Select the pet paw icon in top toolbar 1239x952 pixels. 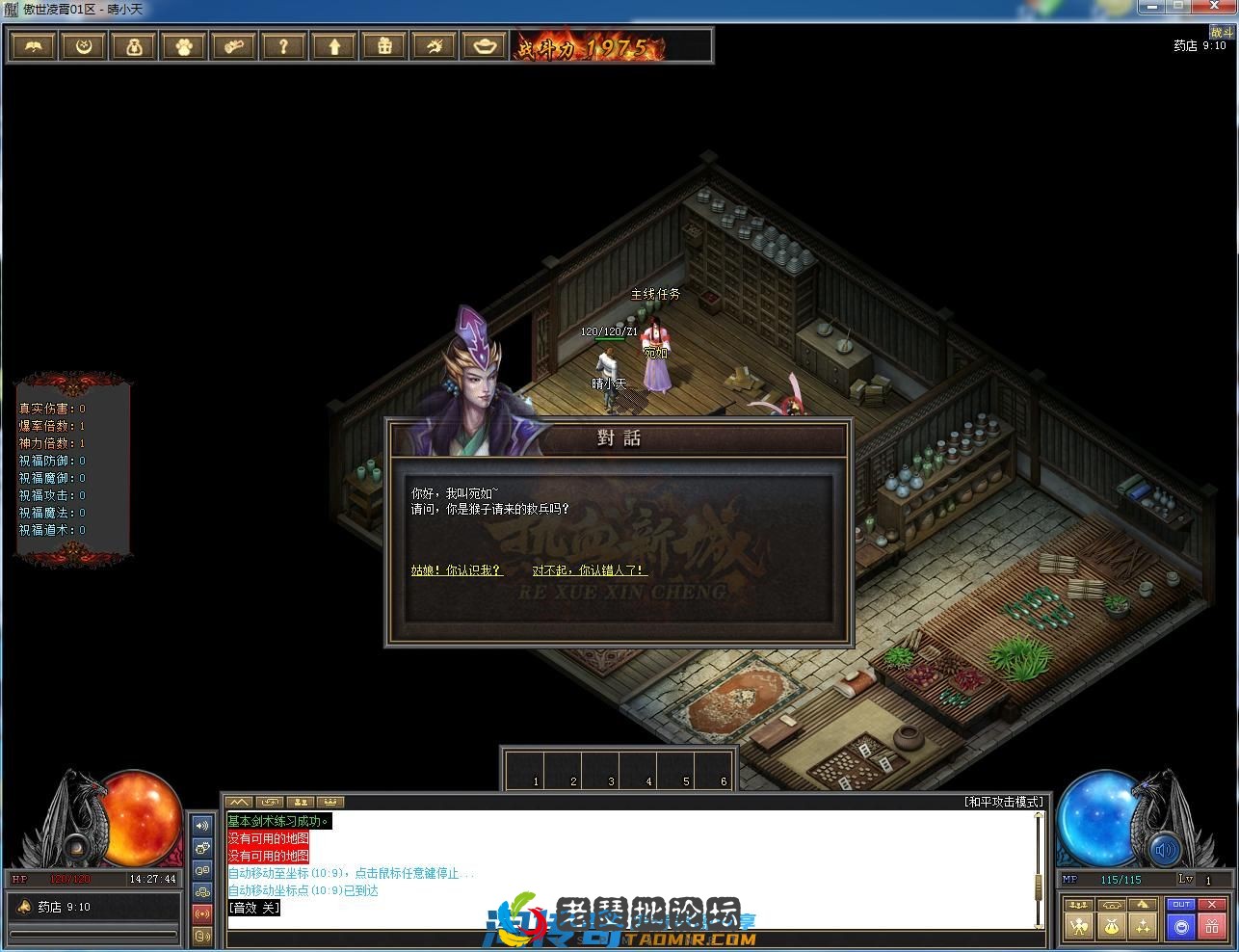[x=183, y=45]
